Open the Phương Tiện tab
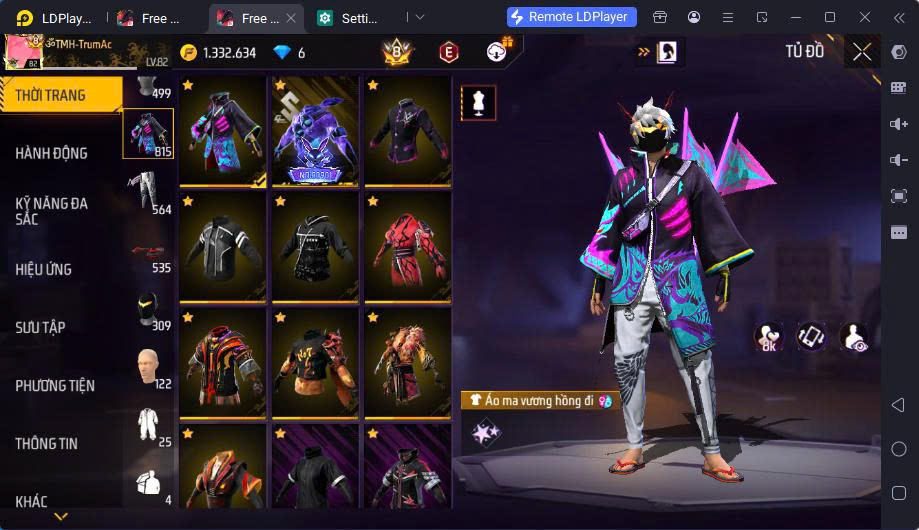The height and width of the screenshot is (530, 919). (x=55, y=385)
